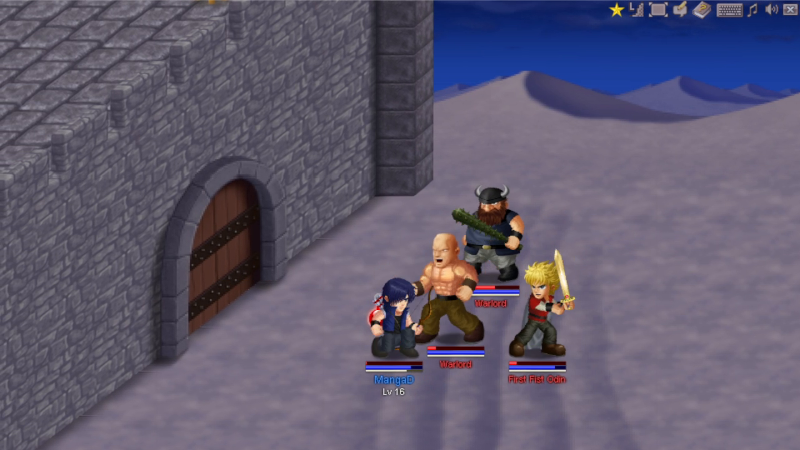
Task: Close the game with the X button
Action: tap(790, 10)
